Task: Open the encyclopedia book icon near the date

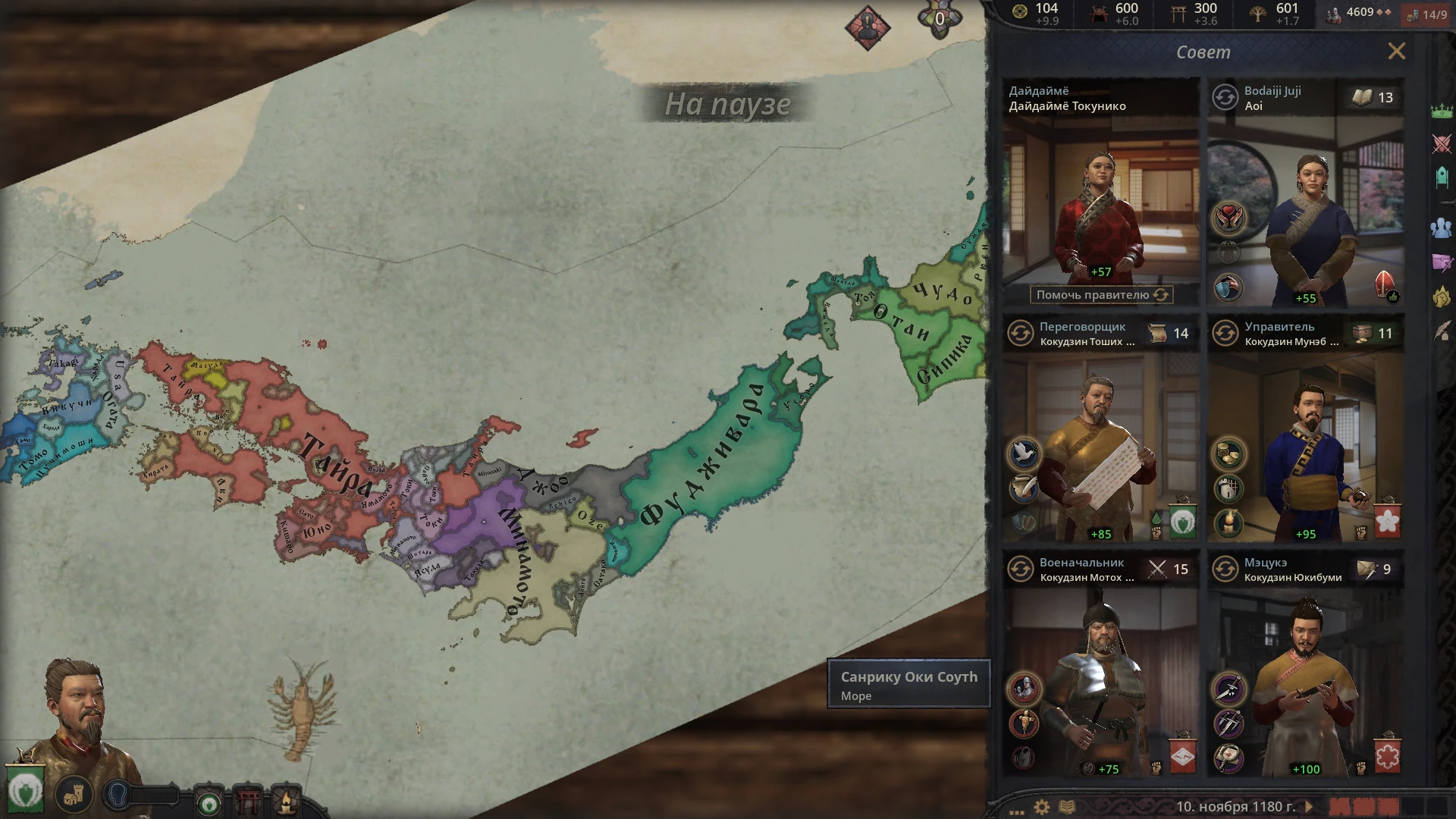Action: tap(1068, 805)
